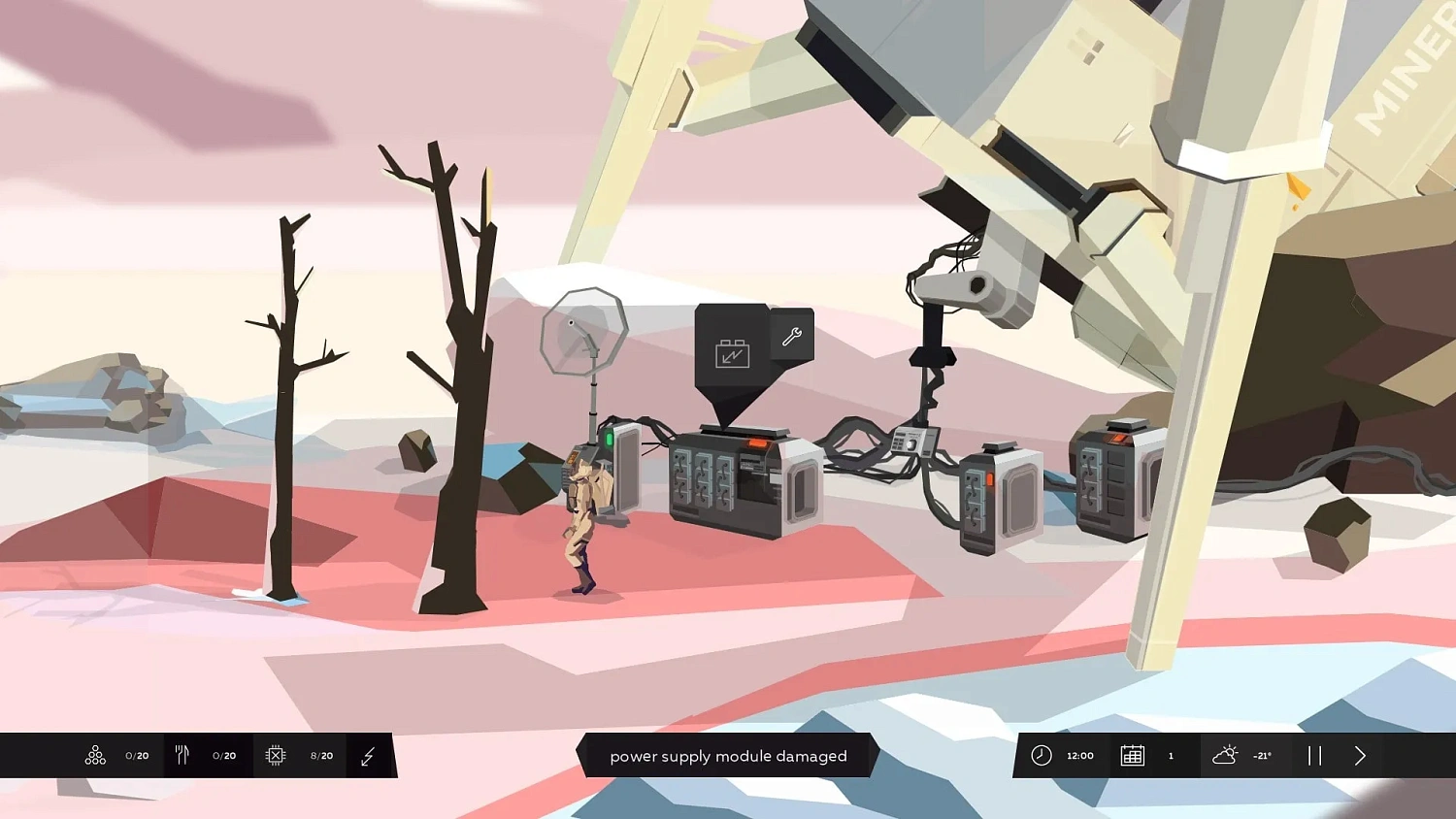Click the clock time icon

point(1041,755)
